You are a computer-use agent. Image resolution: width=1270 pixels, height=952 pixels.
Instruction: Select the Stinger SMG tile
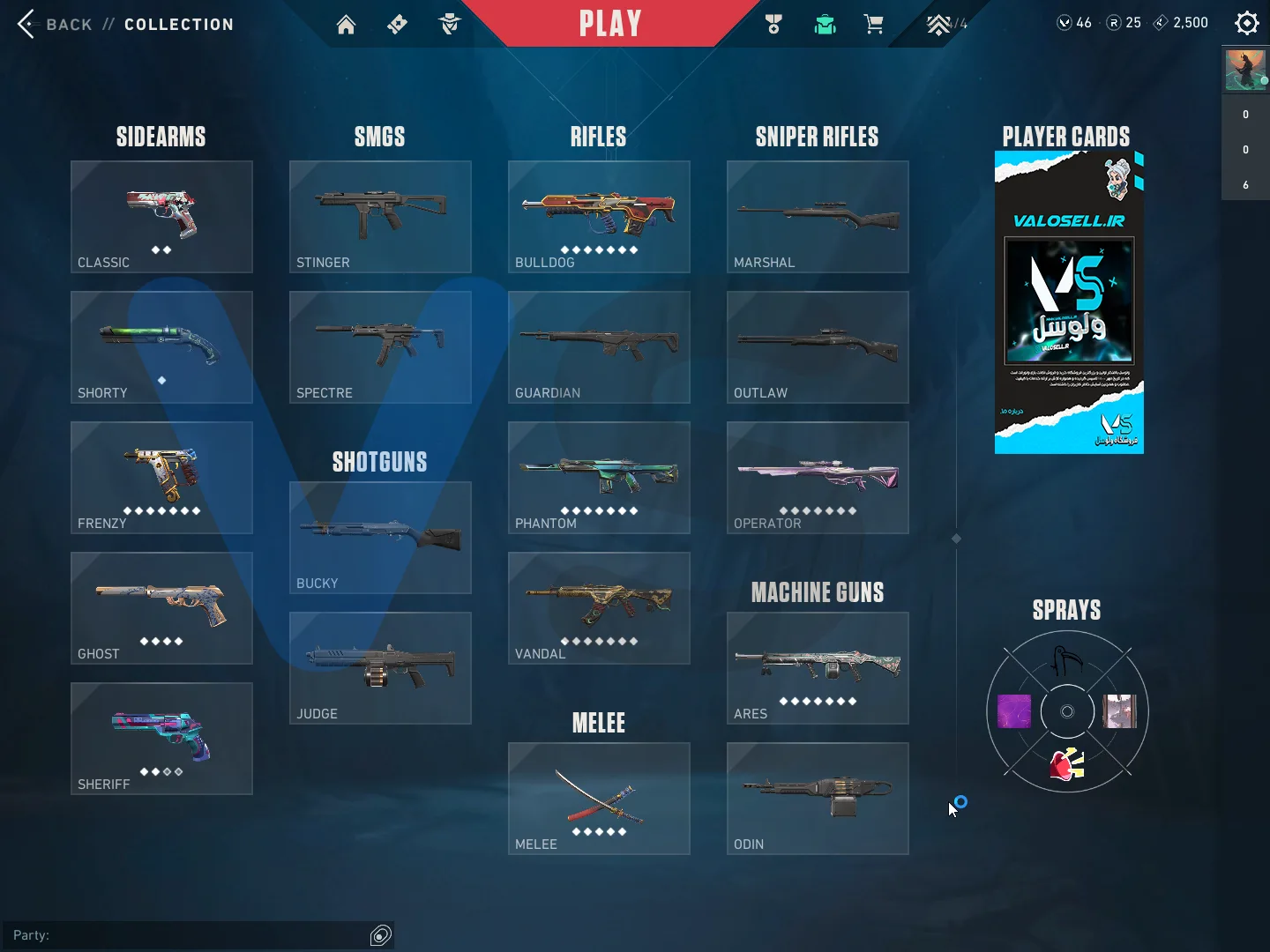pyautogui.click(x=380, y=217)
